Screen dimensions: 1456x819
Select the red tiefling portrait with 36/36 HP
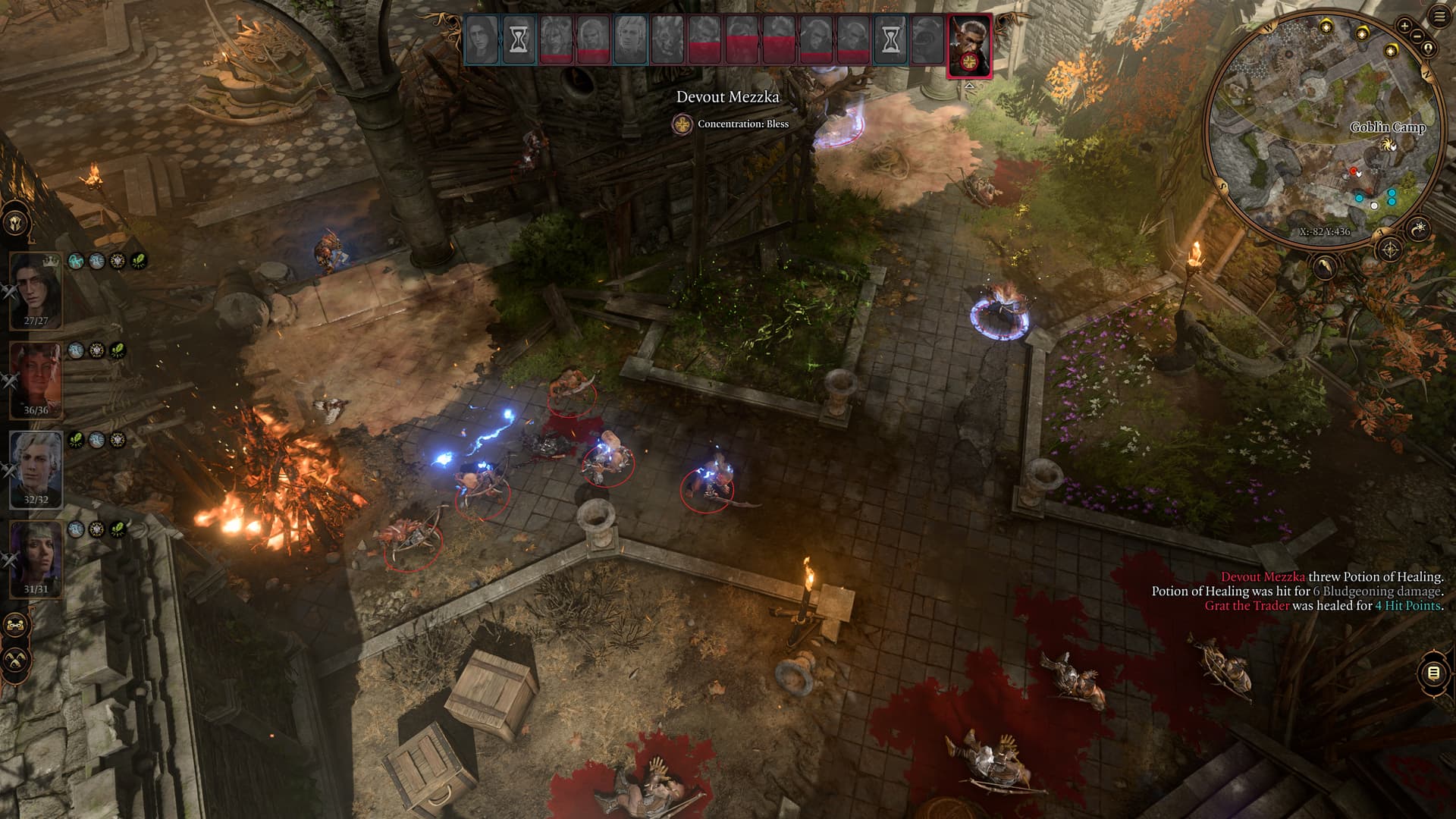click(36, 378)
